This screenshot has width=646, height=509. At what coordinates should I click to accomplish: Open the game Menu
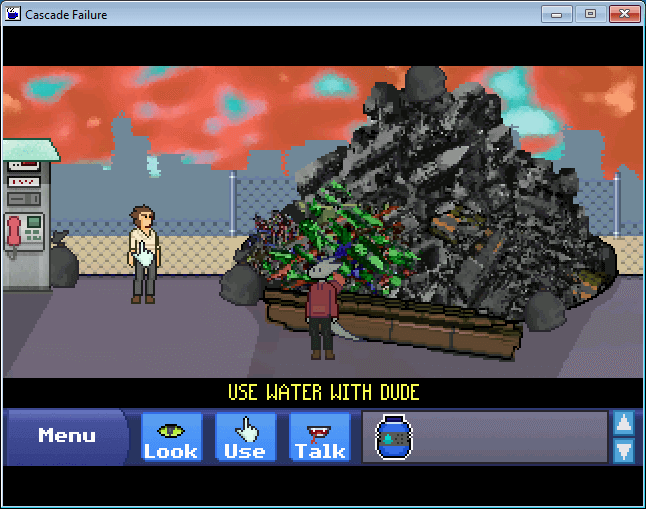tap(66, 436)
